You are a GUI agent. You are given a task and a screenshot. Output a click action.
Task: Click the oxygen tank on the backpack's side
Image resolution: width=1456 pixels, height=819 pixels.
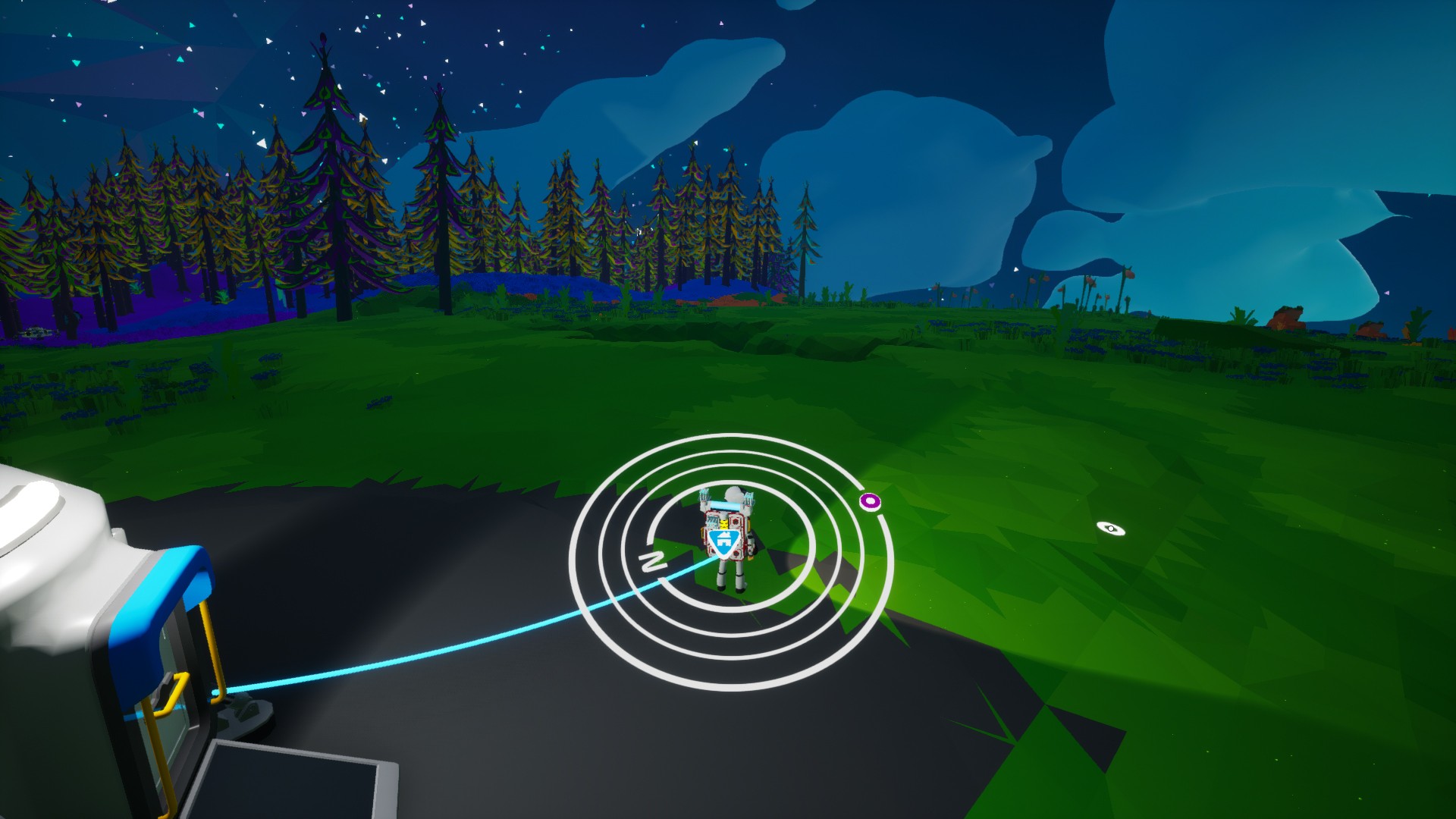[x=750, y=544]
